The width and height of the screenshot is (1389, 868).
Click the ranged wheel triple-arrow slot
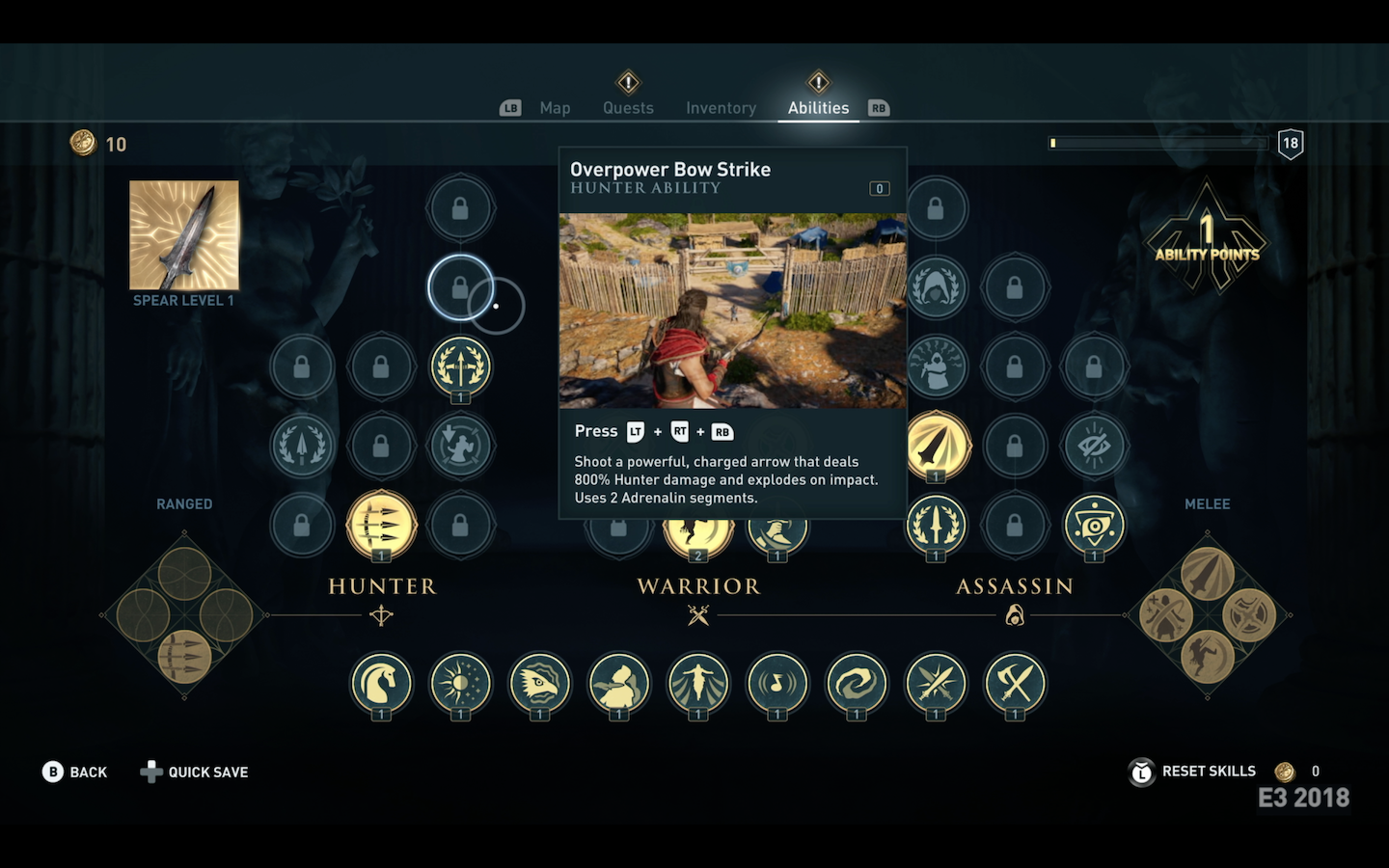[184, 656]
